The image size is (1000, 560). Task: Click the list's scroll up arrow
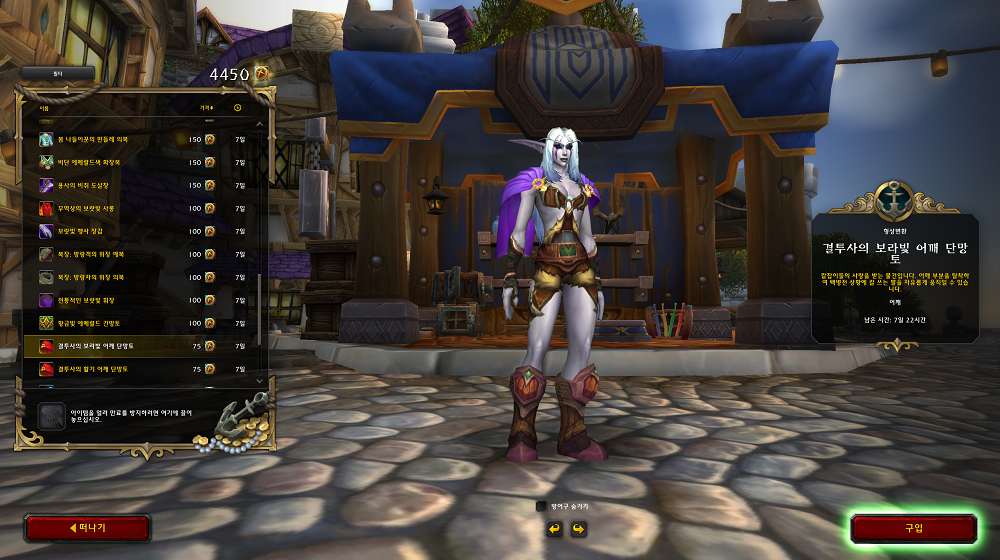point(261,125)
